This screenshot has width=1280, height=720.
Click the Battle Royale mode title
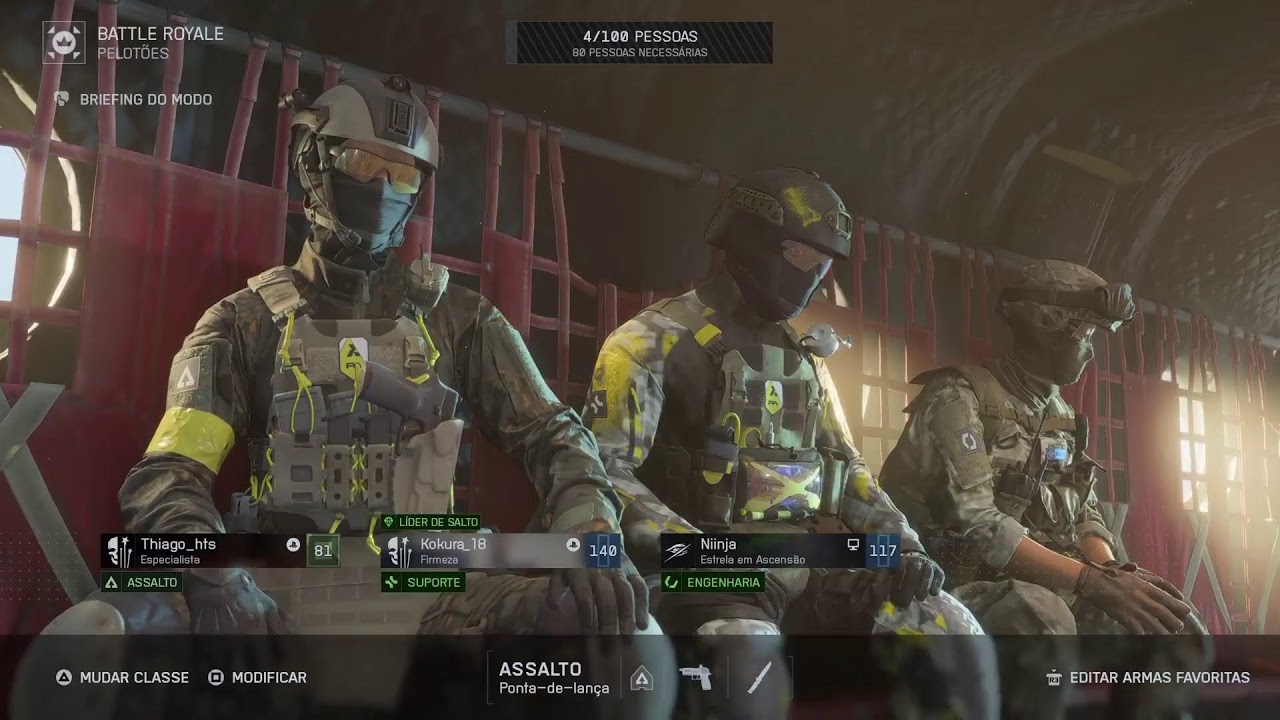(x=160, y=34)
